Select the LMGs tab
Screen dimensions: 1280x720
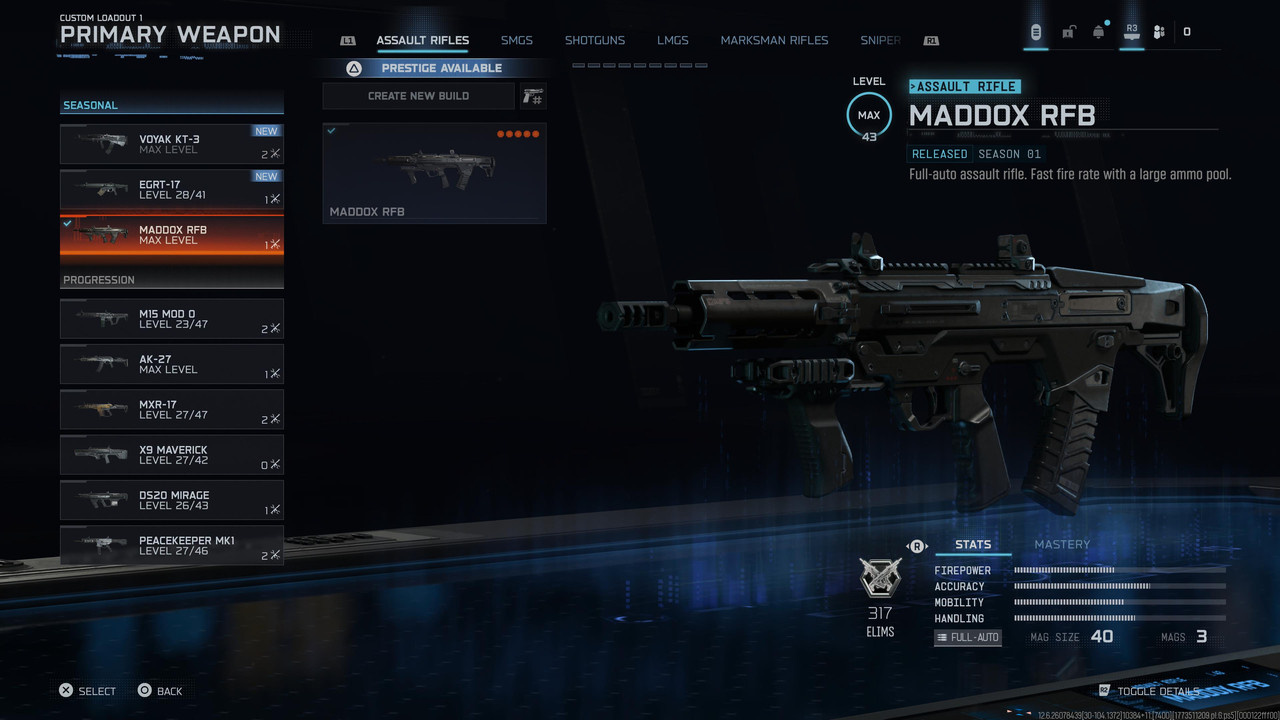pyautogui.click(x=672, y=41)
